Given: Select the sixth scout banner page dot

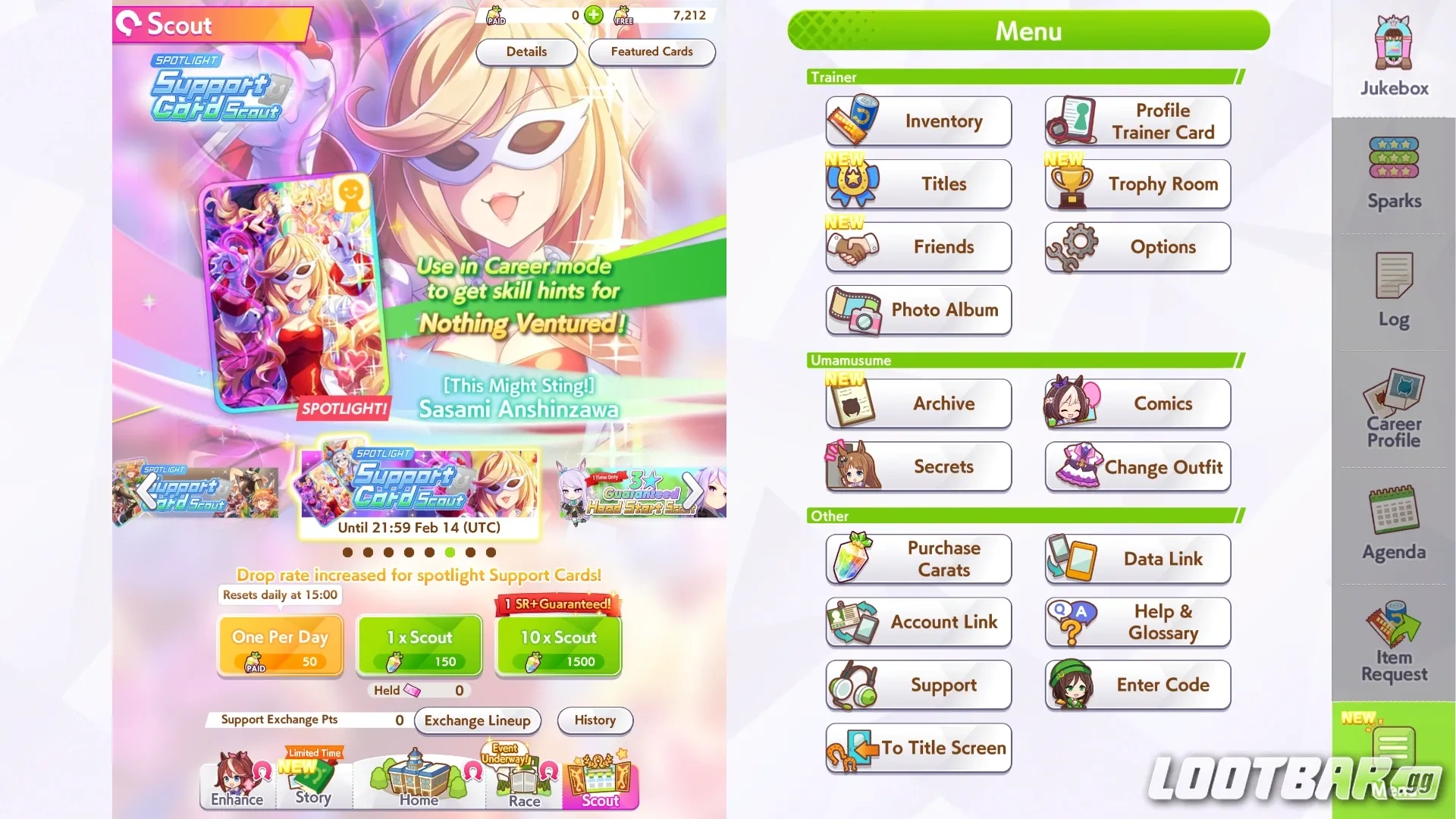Looking at the screenshot, I should (x=450, y=552).
